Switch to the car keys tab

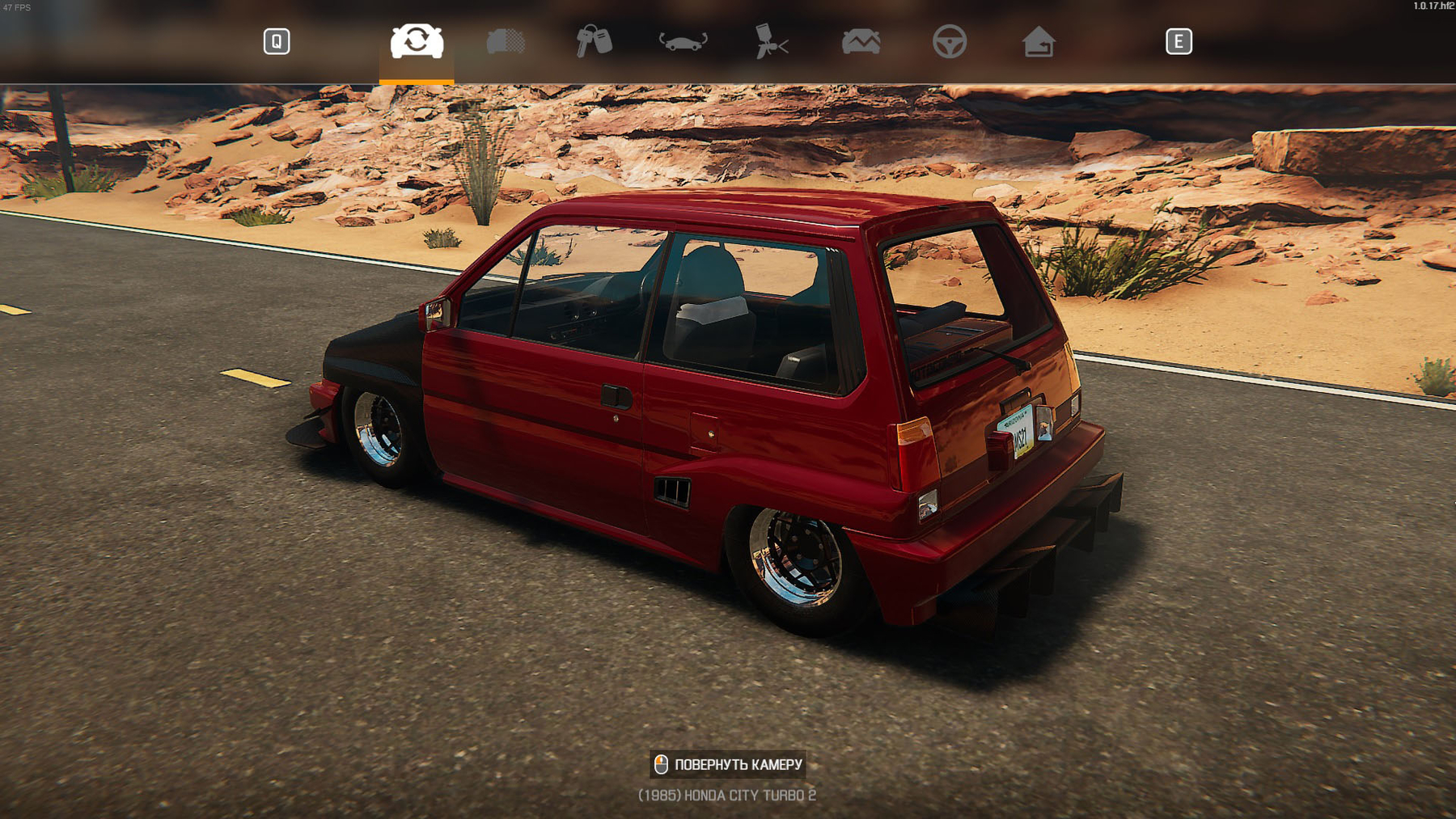595,41
